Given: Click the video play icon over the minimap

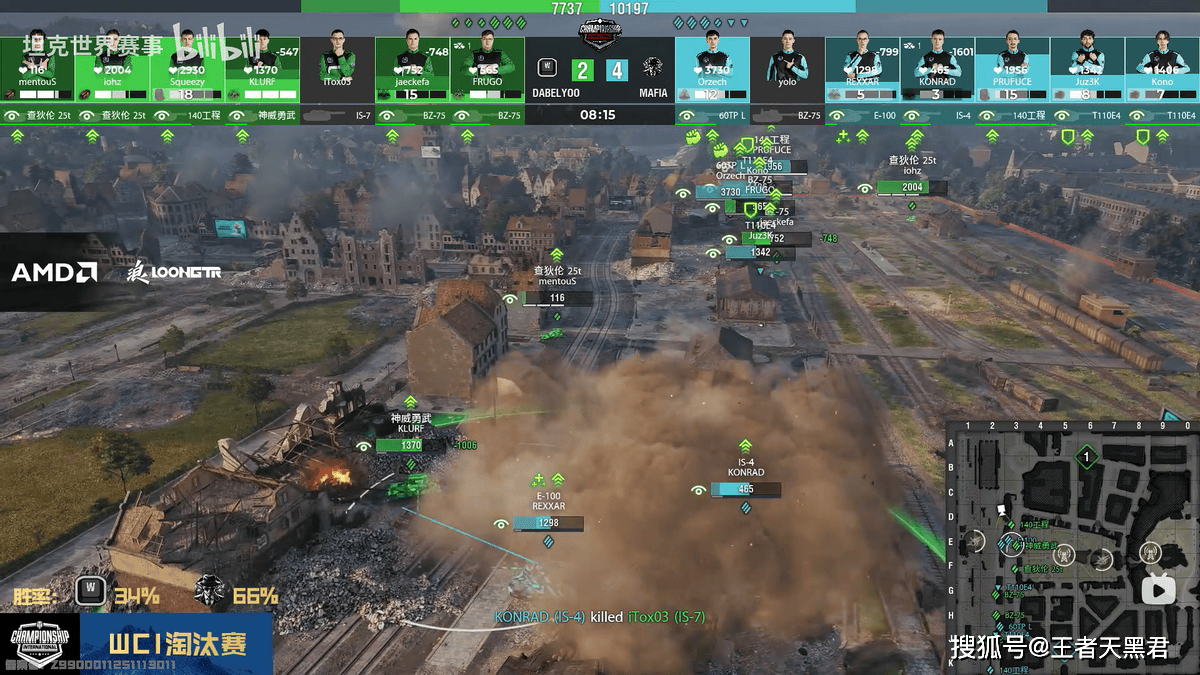Looking at the screenshot, I should click(1159, 589).
